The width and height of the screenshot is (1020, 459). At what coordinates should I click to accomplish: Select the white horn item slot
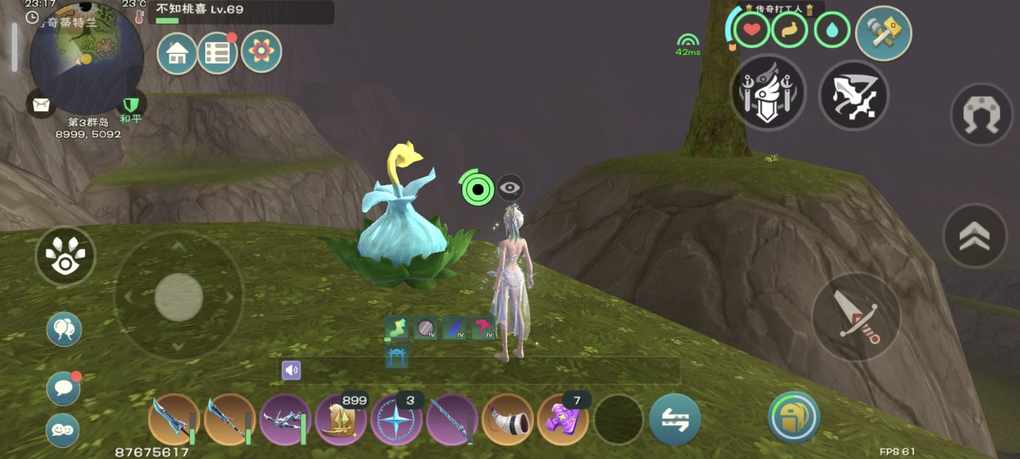[508, 419]
